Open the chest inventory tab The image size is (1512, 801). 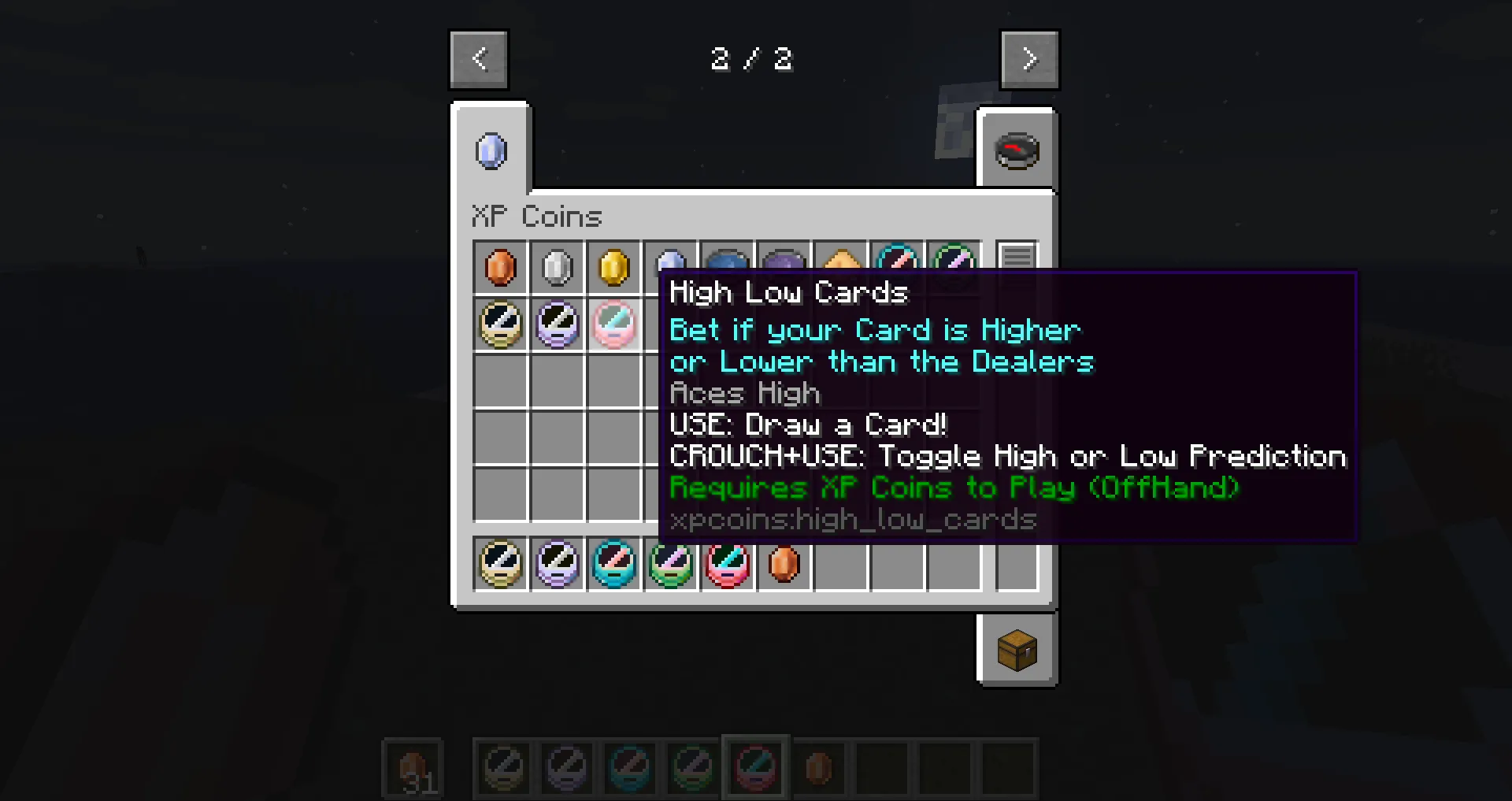coord(1017,649)
